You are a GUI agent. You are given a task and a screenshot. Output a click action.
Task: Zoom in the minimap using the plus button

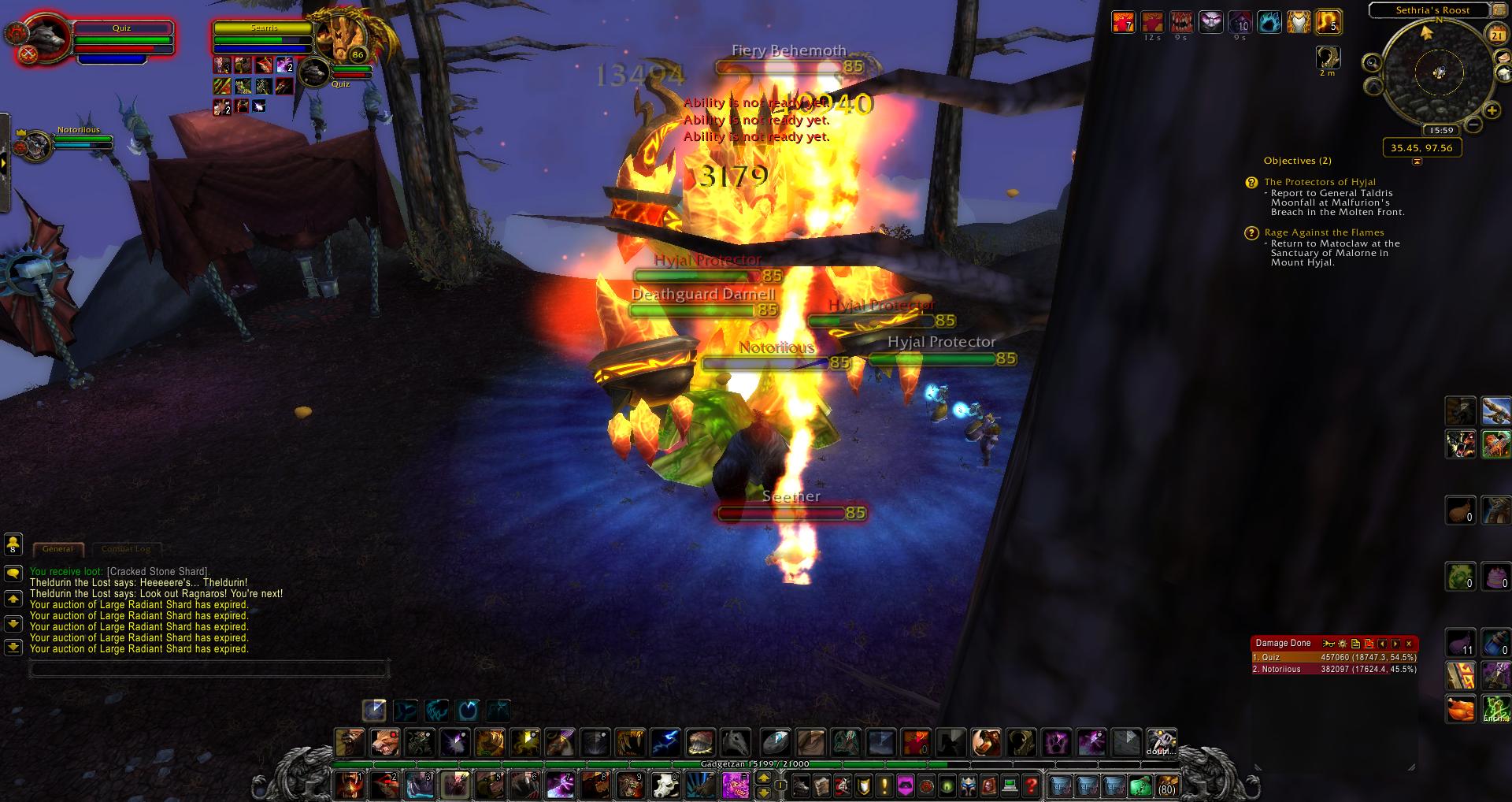(x=1492, y=110)
